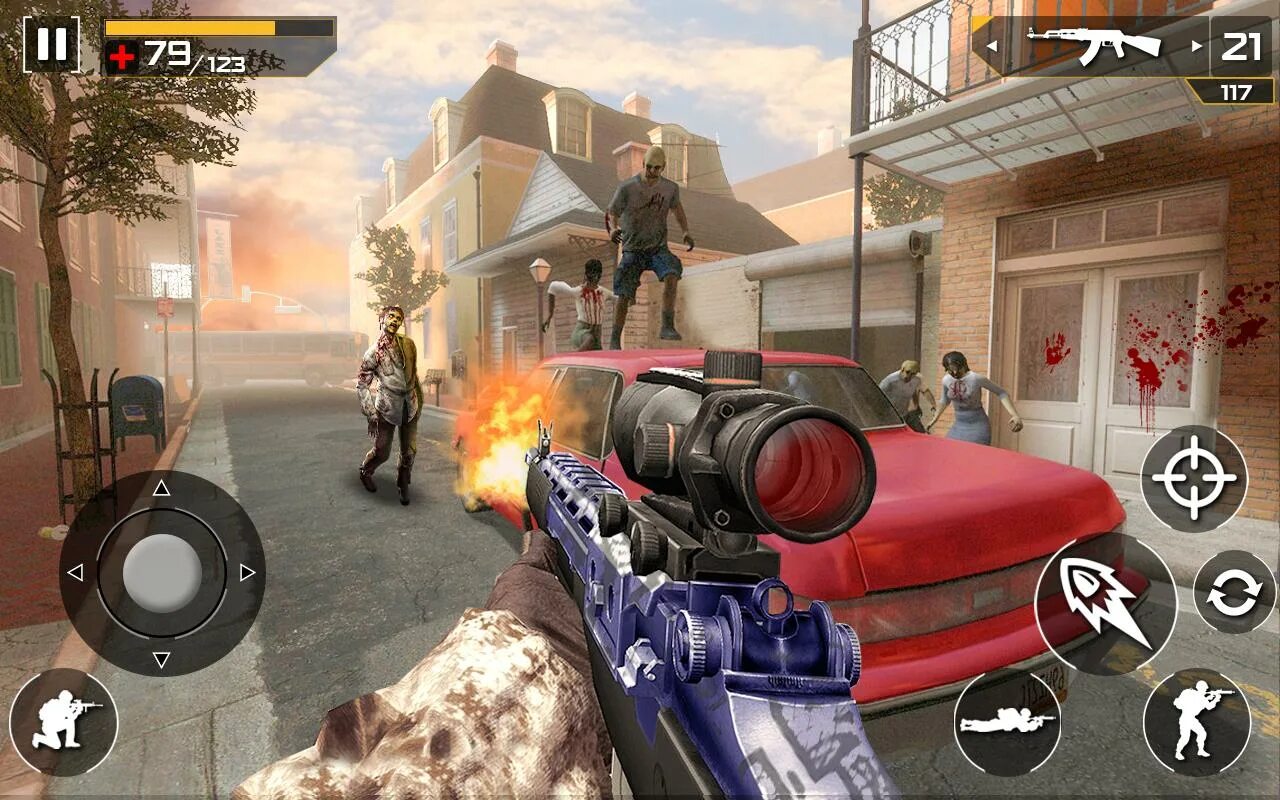Move backward with the joystick down arrow
Screen dimensions: 1280x800
161,659
